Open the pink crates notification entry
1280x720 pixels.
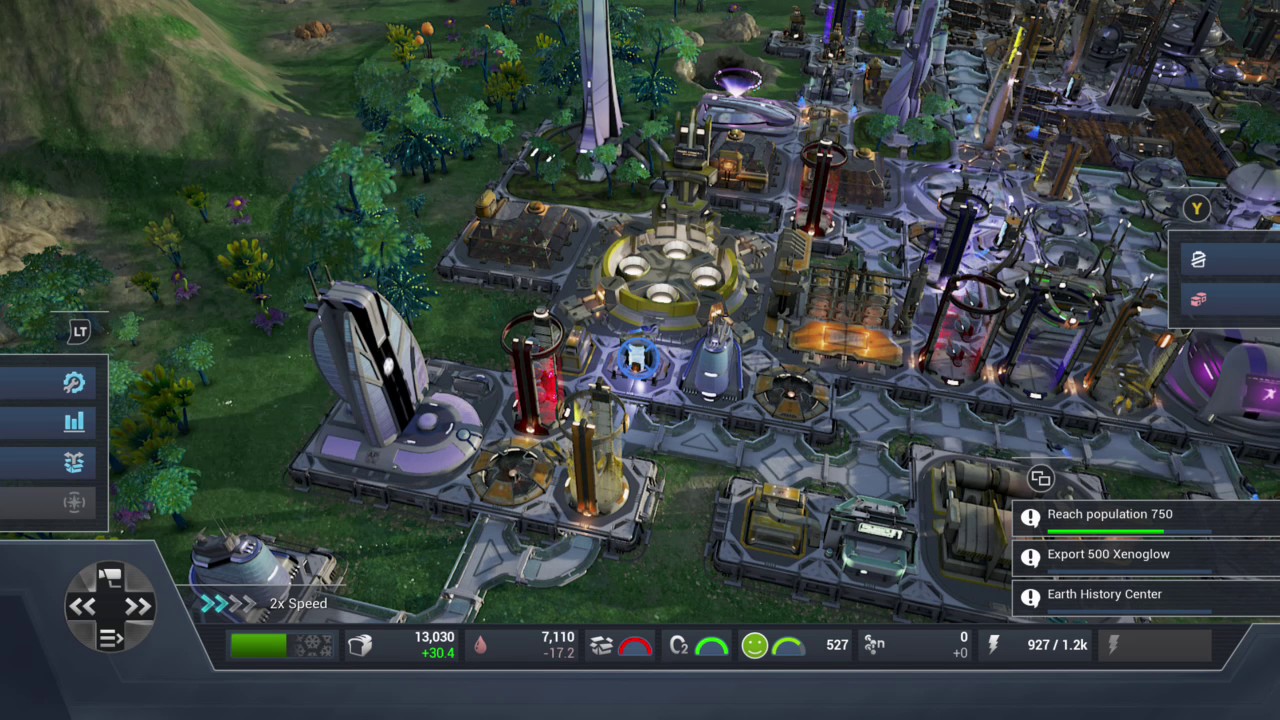tap(1198, 299)
